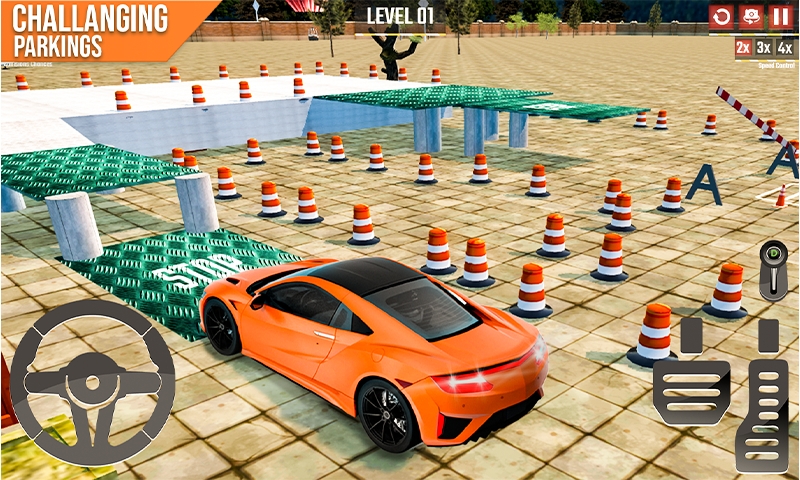The image size is (800, 480).
Task: Hit the accelerator pedal
Action: [x=768, y=400]
